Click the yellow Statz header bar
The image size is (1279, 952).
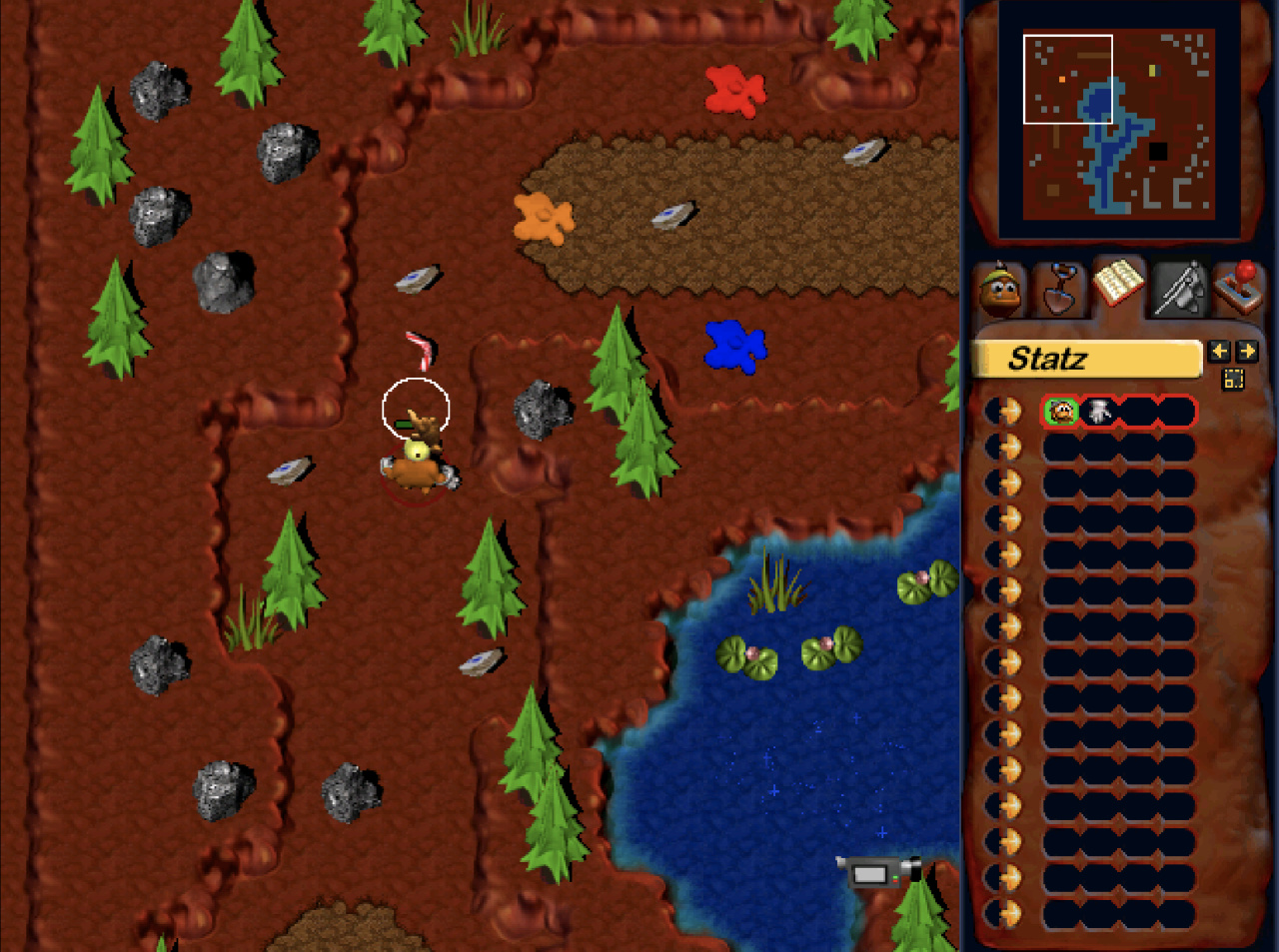point(1087,359)
